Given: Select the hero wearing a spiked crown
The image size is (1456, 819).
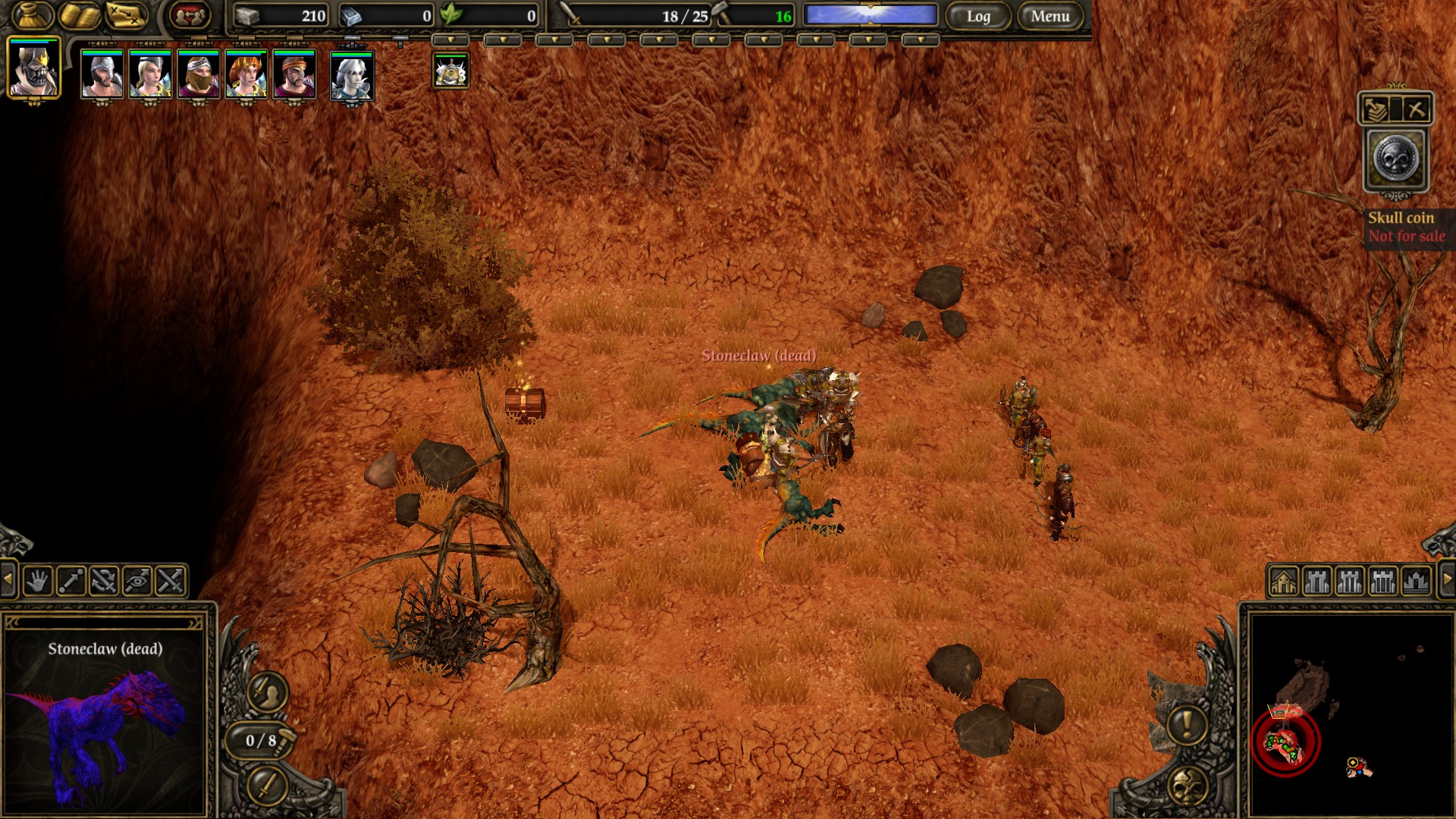Looking at the screenshot, I should (246, 74).
